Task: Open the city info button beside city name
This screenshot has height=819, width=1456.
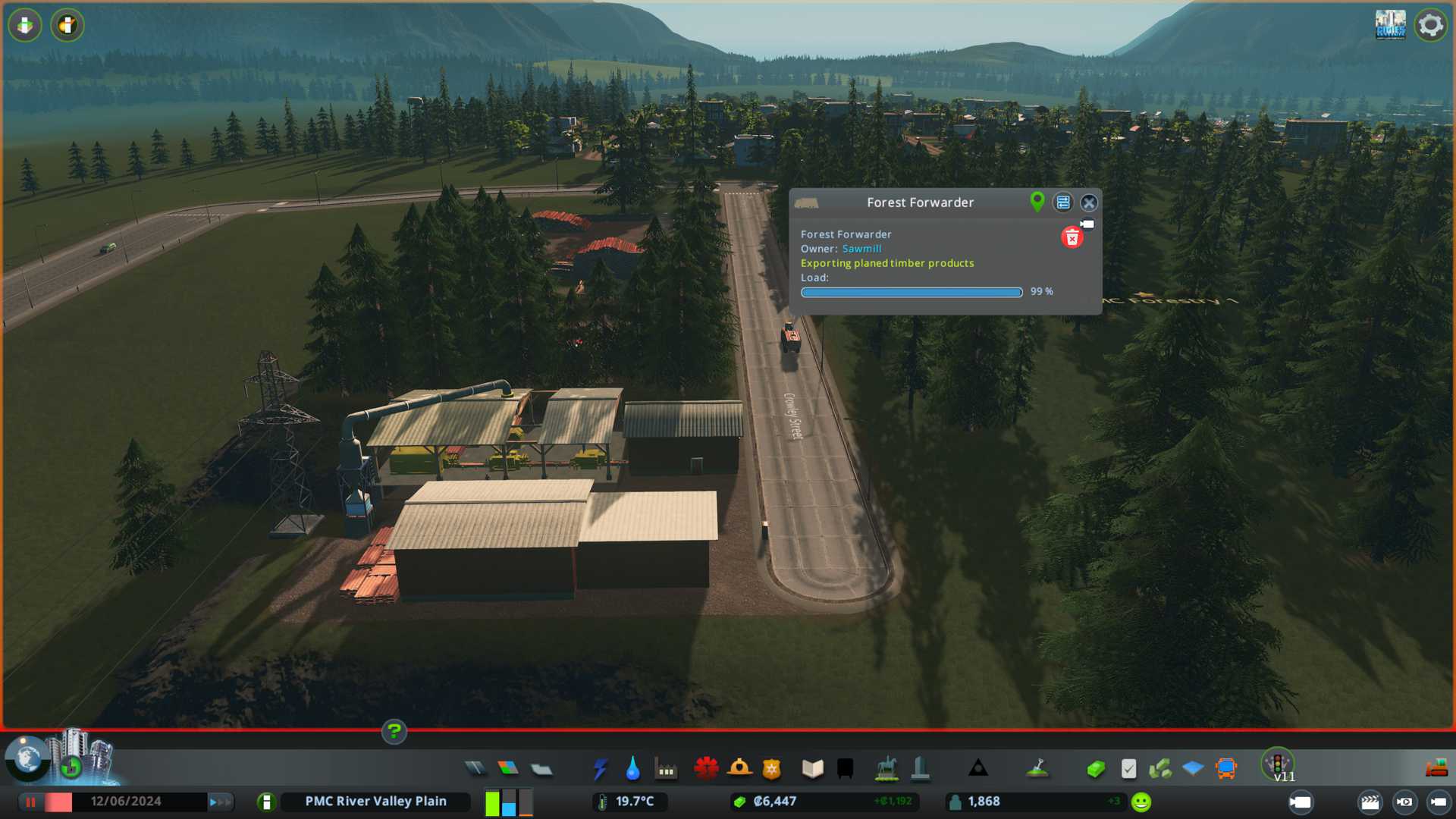Action: point(266,802)
